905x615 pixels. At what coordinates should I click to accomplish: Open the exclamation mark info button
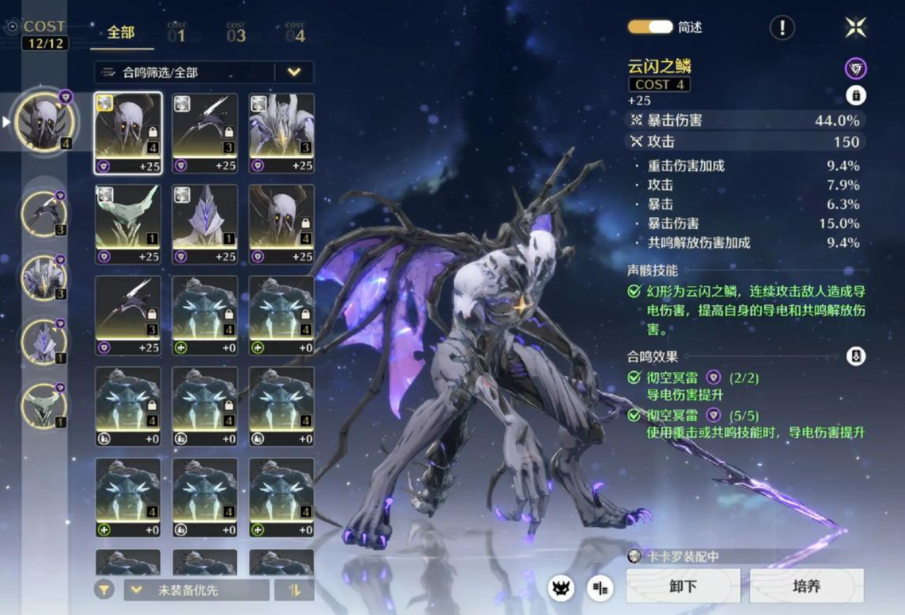pyautogui.click(x=782, y=28)
